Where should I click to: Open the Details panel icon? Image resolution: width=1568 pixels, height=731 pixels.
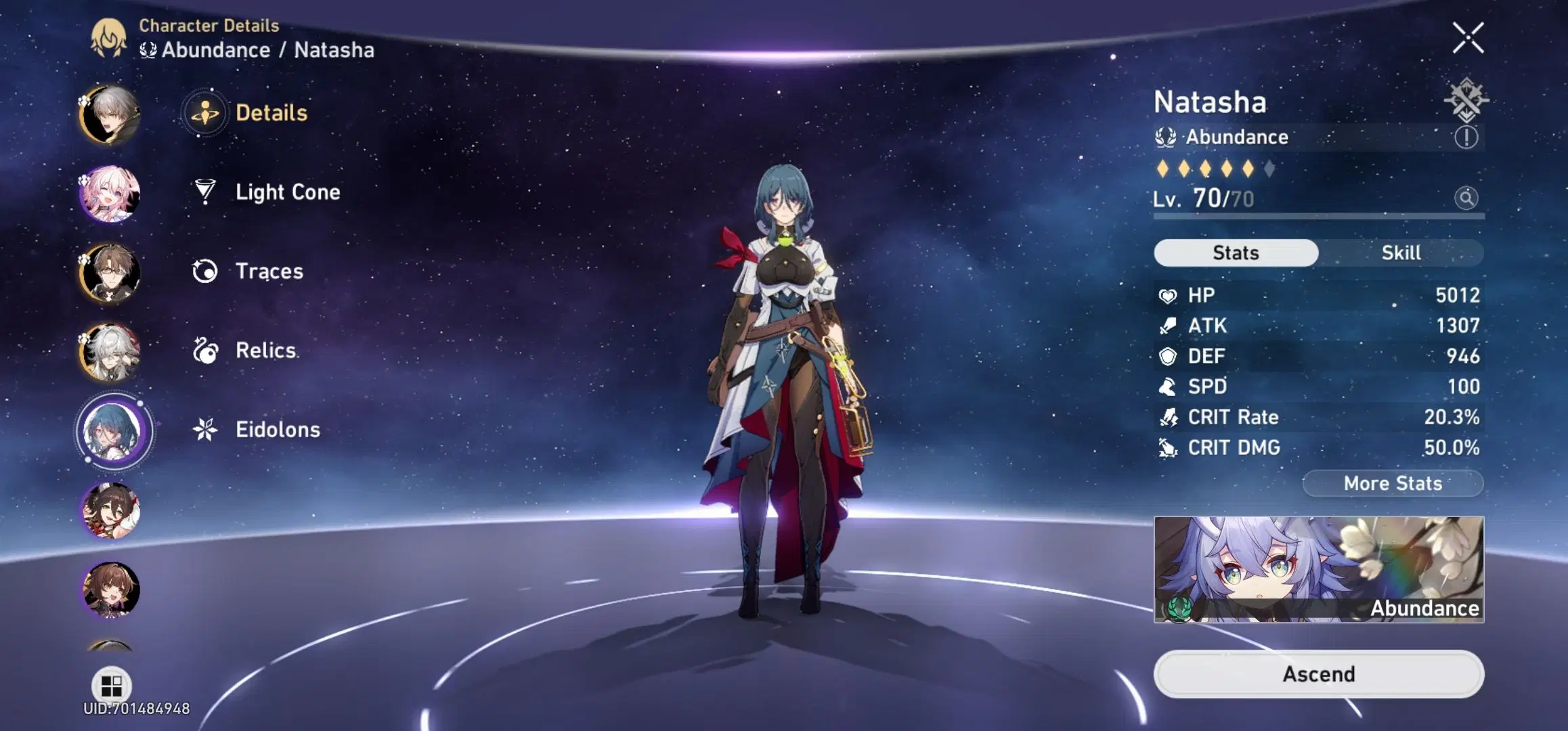coord(205,113)
